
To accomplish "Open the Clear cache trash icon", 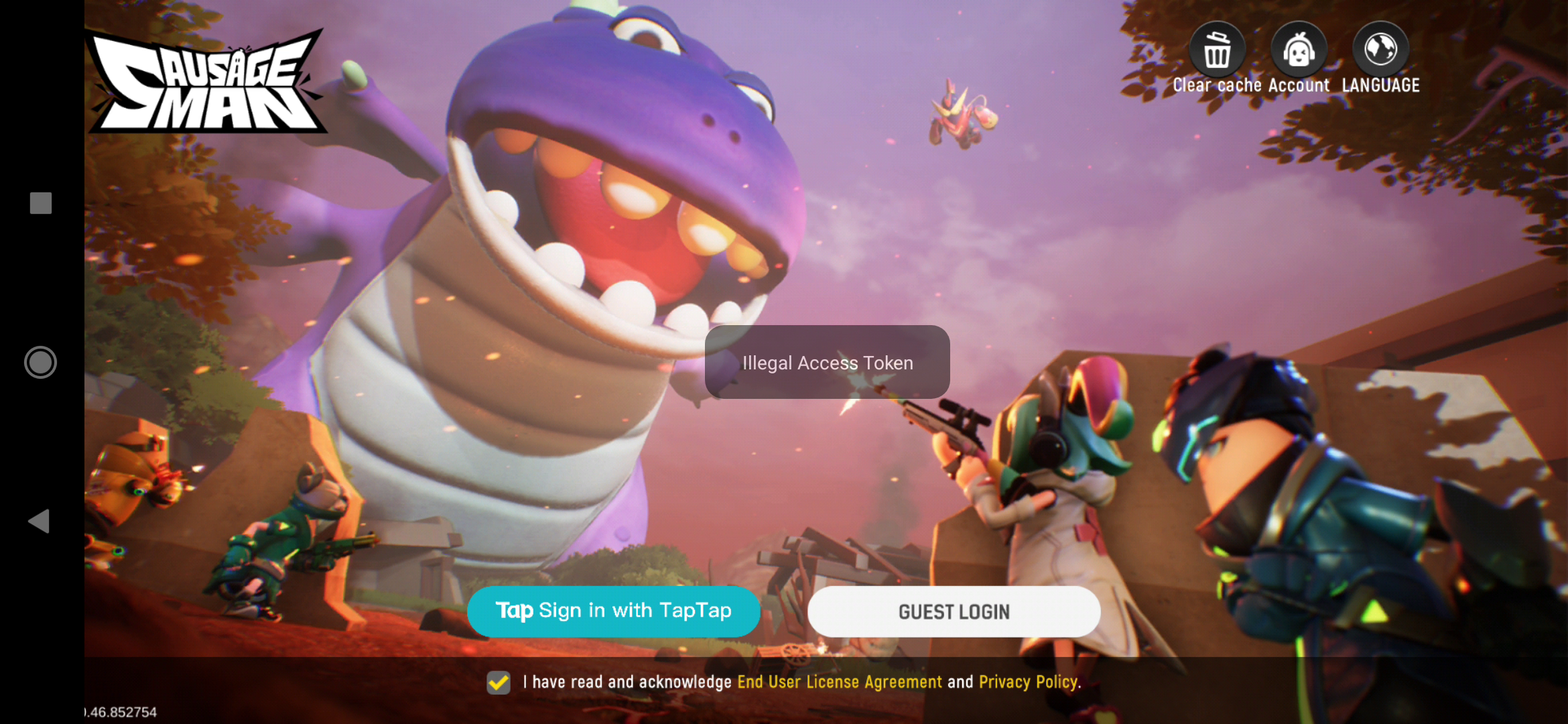I will tap(1217, 51).
